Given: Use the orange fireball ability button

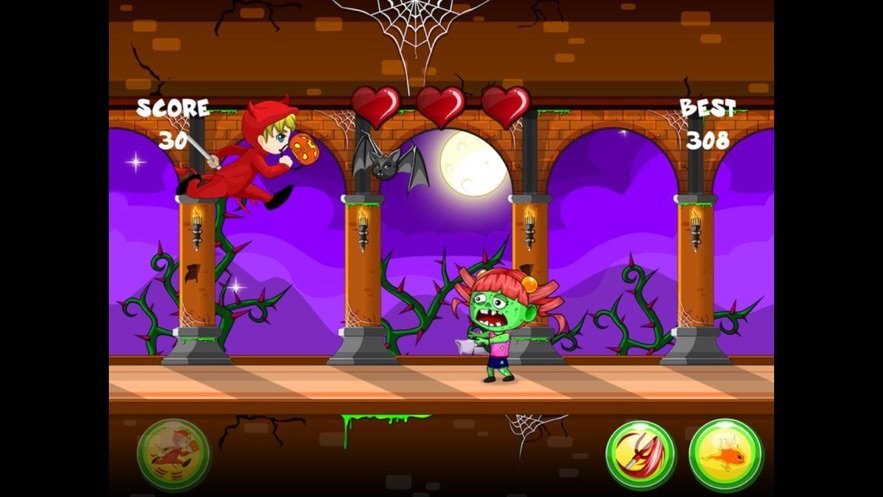Looking at the screenshot, I should pyautogui.click(x=725, y=455).
